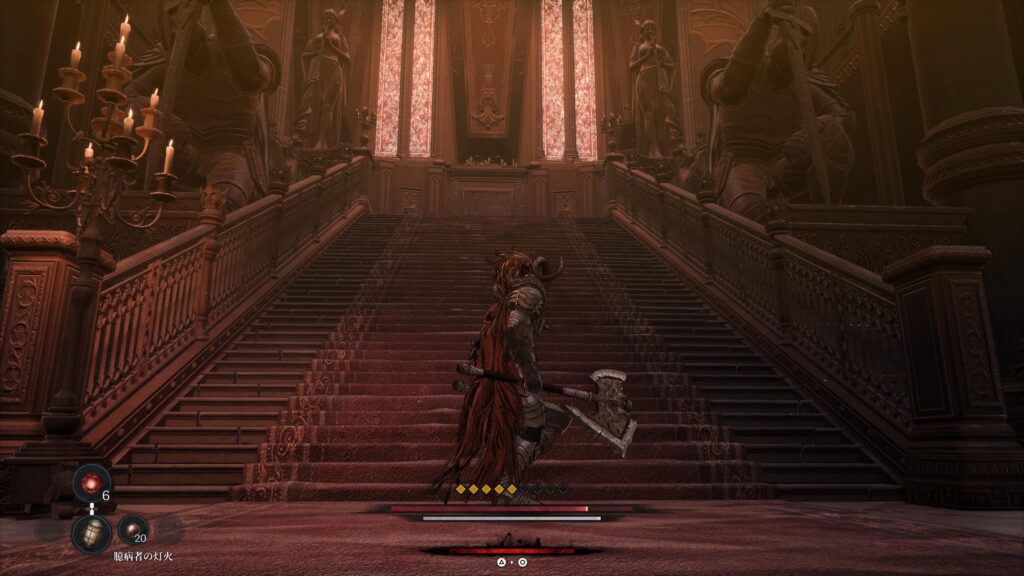This screenshot has width=1024, height=576.
Task: Select the small dark orb slot showing 20
Action: click(132, 529)
